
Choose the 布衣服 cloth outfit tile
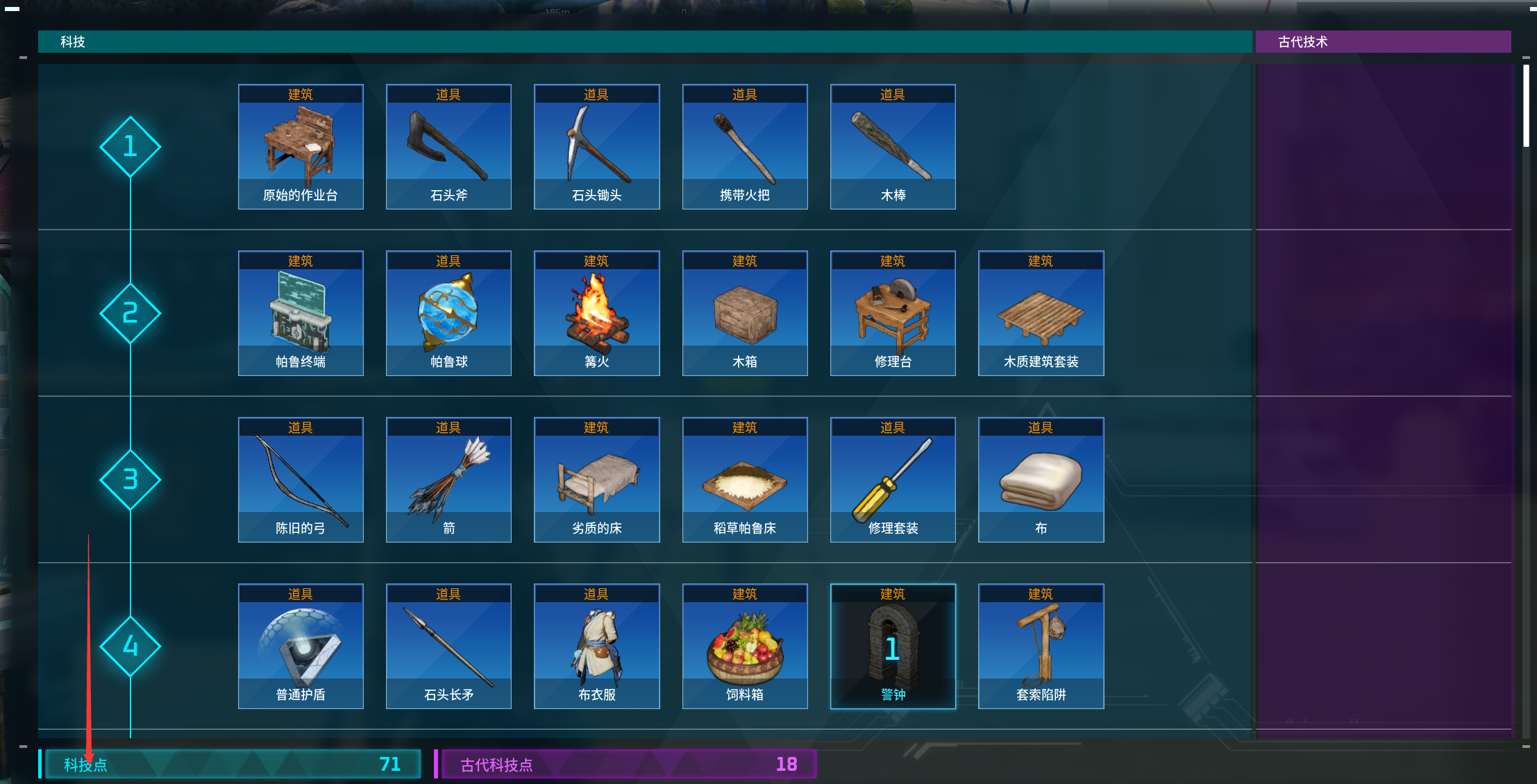point(596,647)
